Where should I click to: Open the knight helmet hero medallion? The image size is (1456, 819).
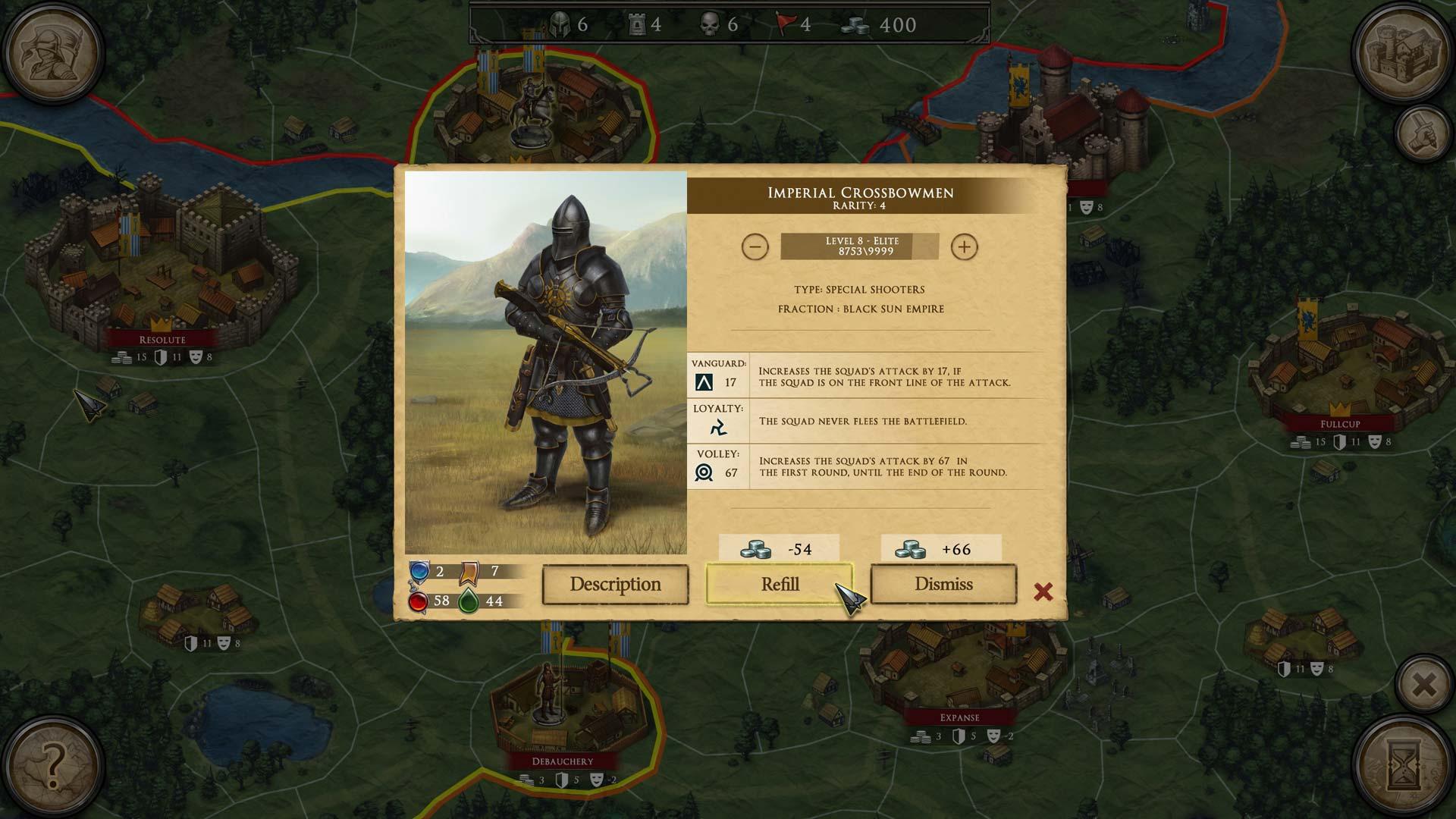click(x=52, y=52)
